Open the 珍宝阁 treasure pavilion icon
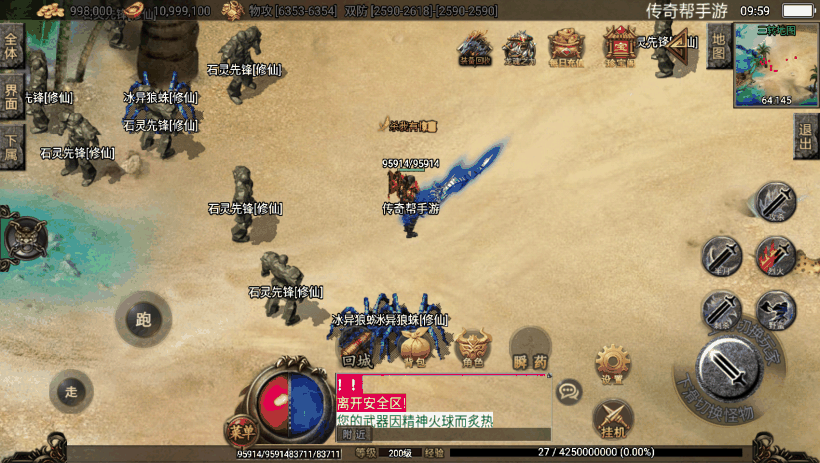Viewport: 820px width, 463px height. [619, 46]
